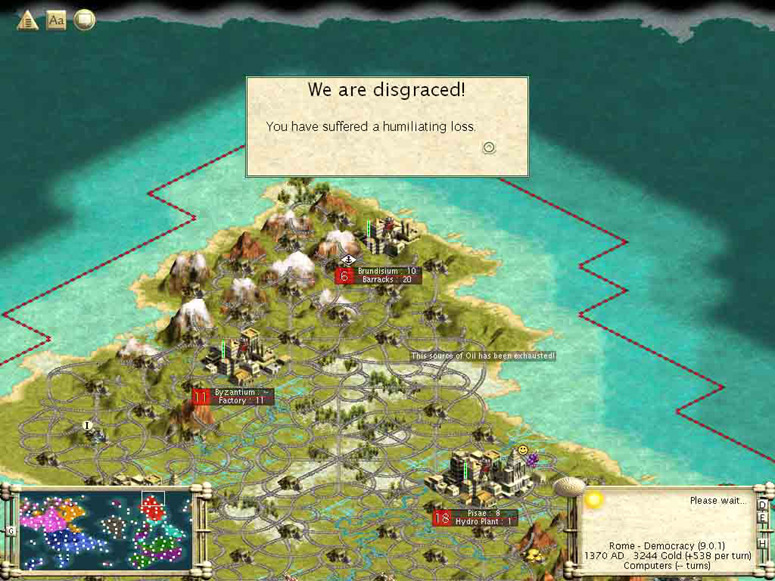Open the Civilopedia 'Aa' icon
Viewport: 775px width, 581px height.
(56, 19)
